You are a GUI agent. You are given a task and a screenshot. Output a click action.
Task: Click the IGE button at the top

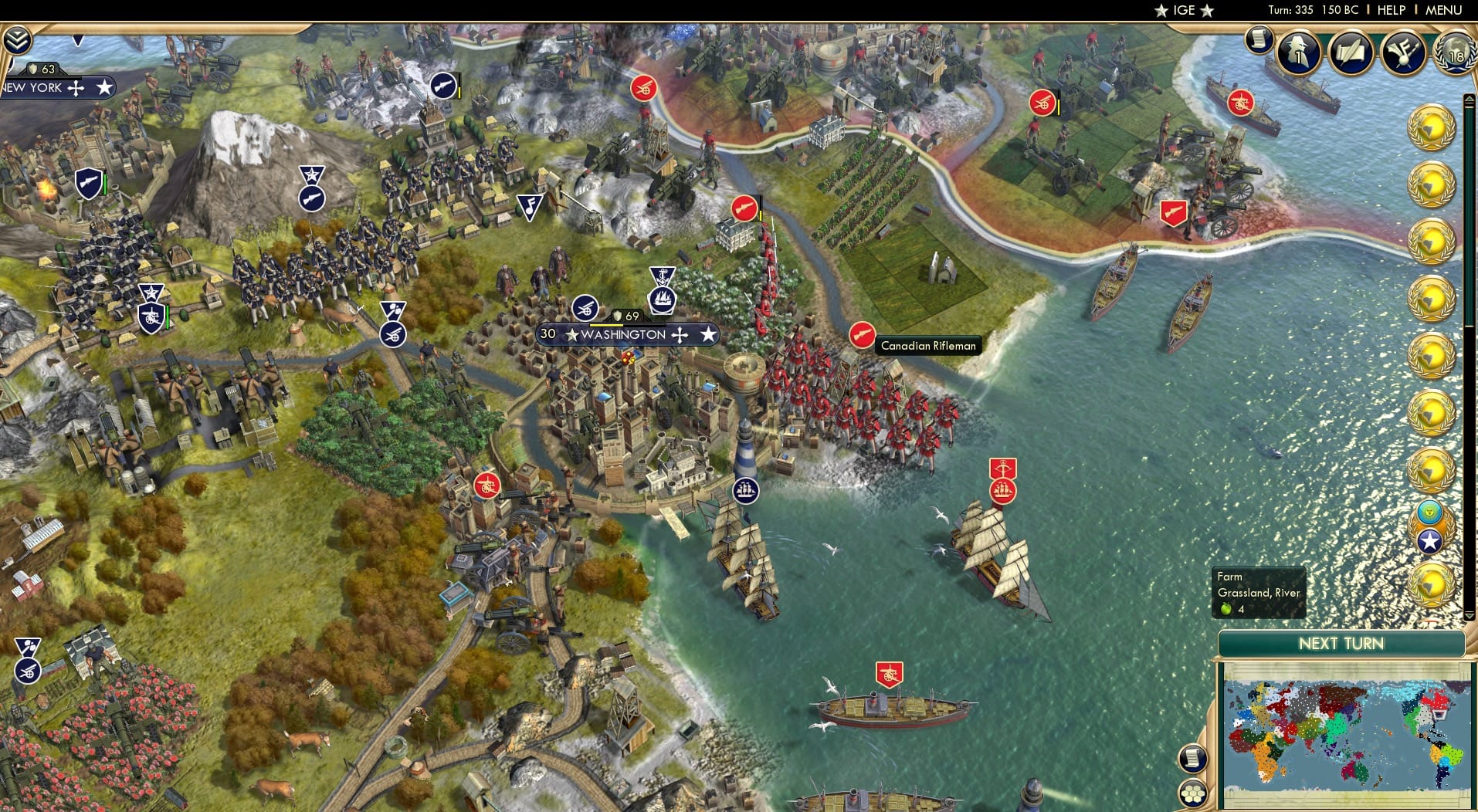(x=1183, y=10)
